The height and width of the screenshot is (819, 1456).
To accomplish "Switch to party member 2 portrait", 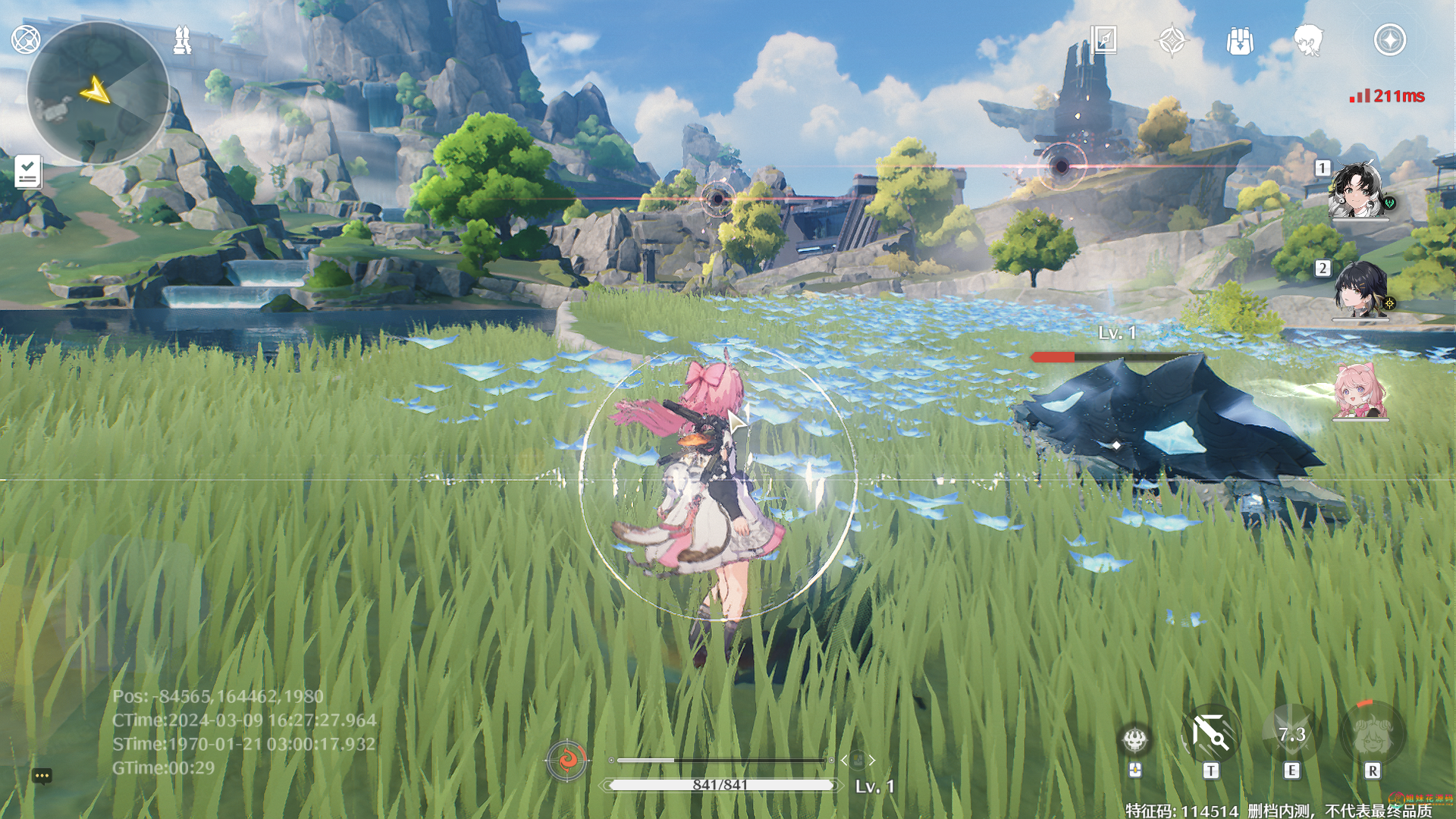I will pyautogui.click(x=1360, y=290).
